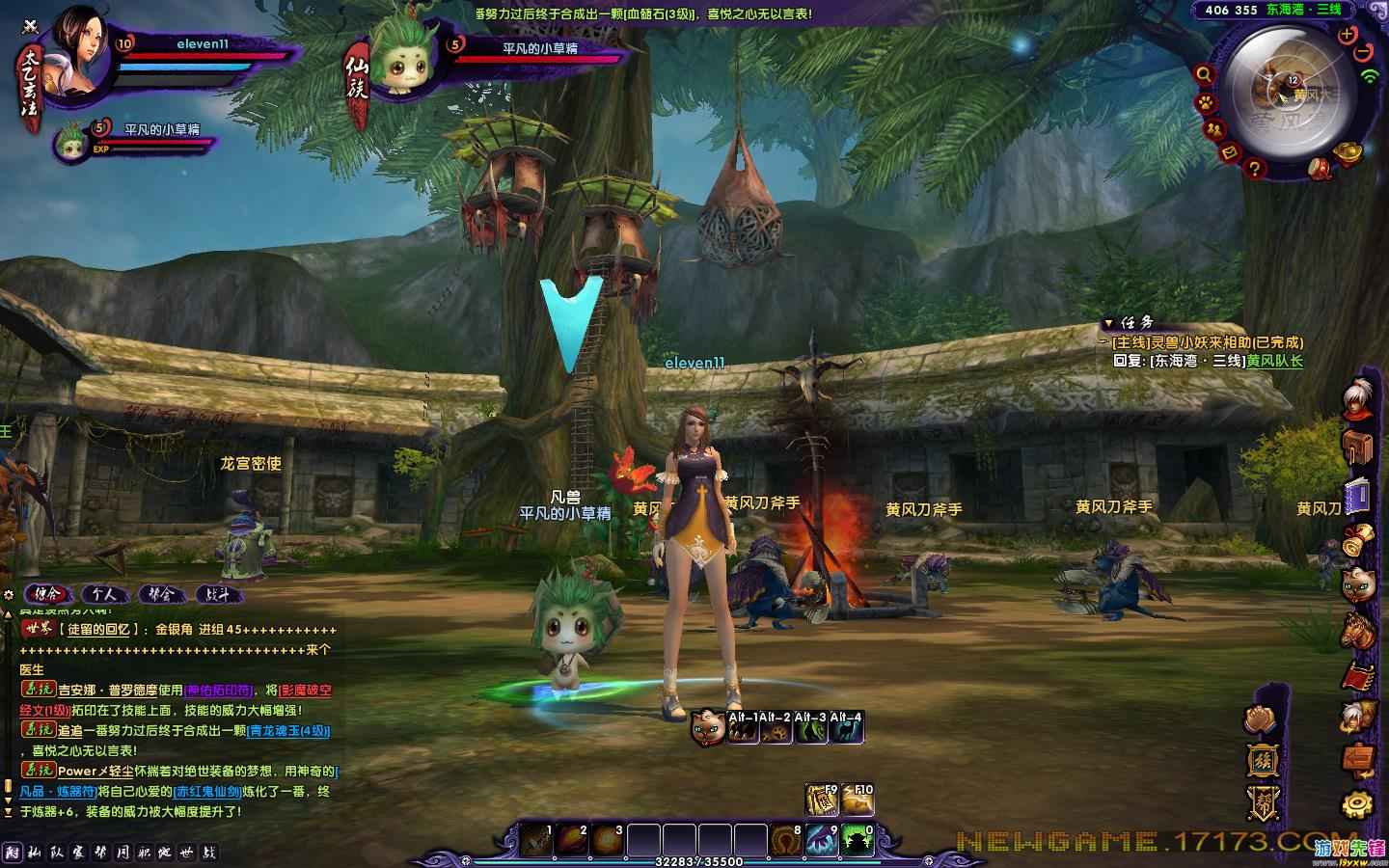Open the question mark help icon

coord(1254,168)
